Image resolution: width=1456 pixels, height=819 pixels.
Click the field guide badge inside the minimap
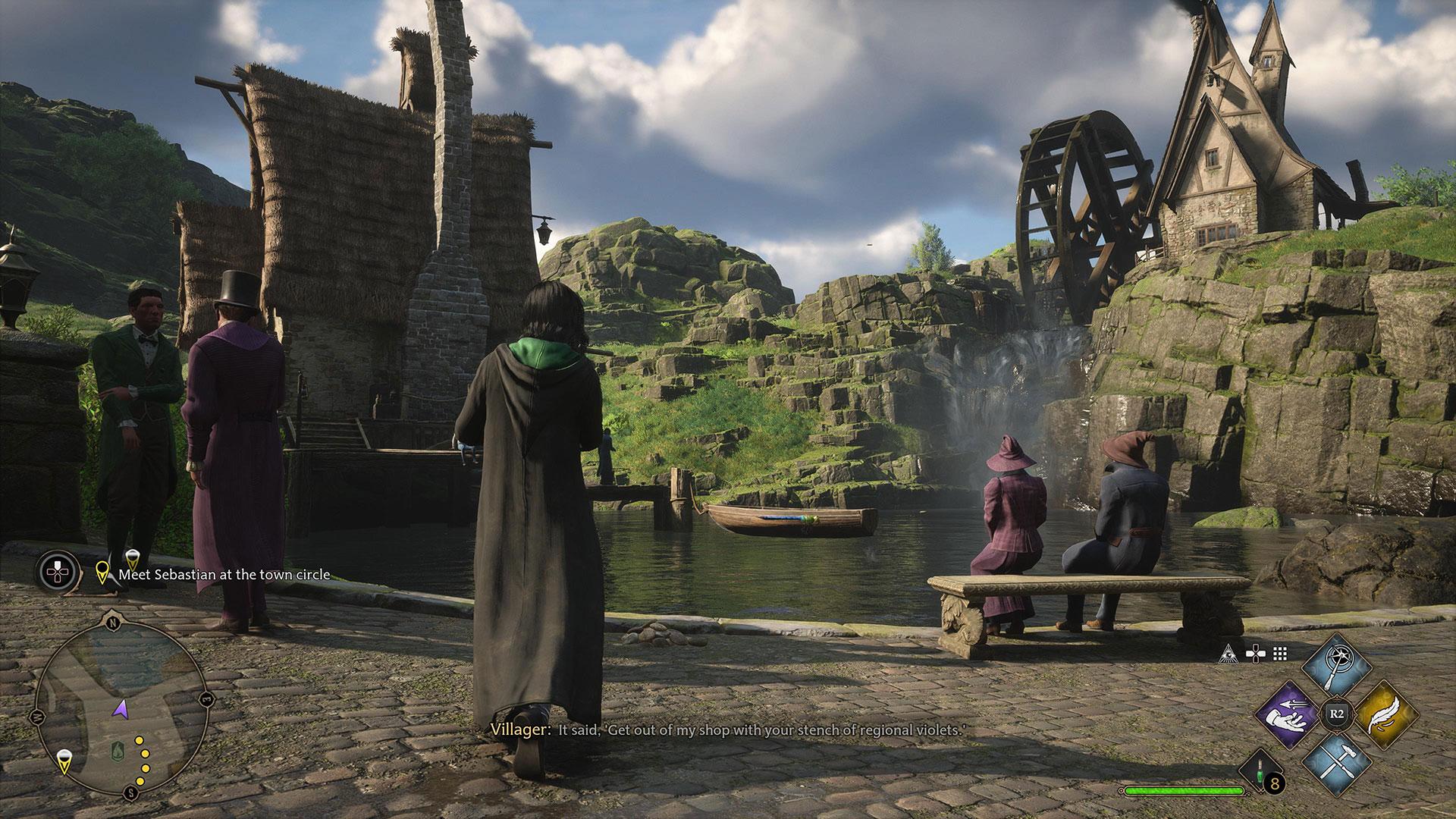point(118,750)
